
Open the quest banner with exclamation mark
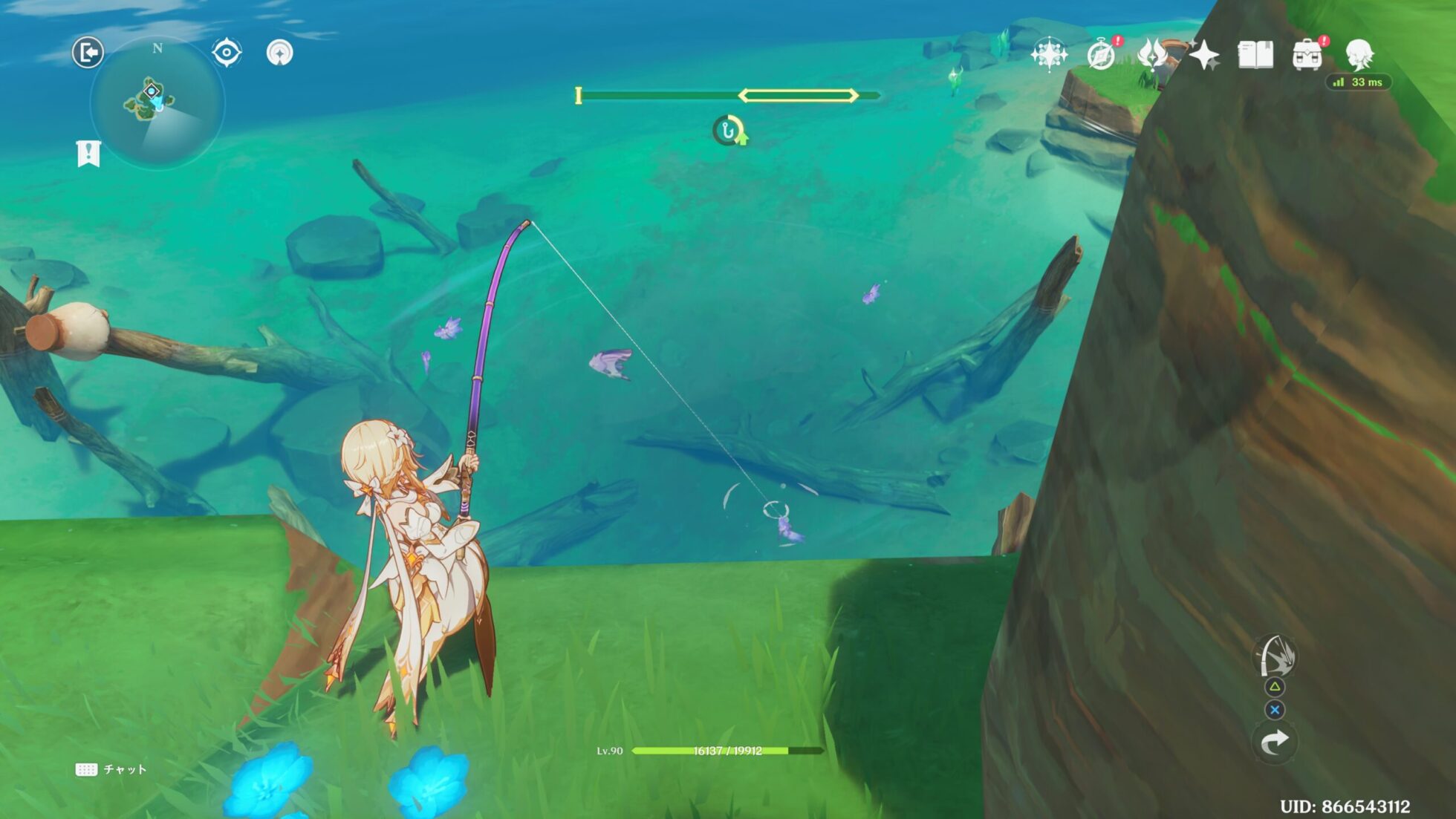pyautogui.click(x=88, y=154)
